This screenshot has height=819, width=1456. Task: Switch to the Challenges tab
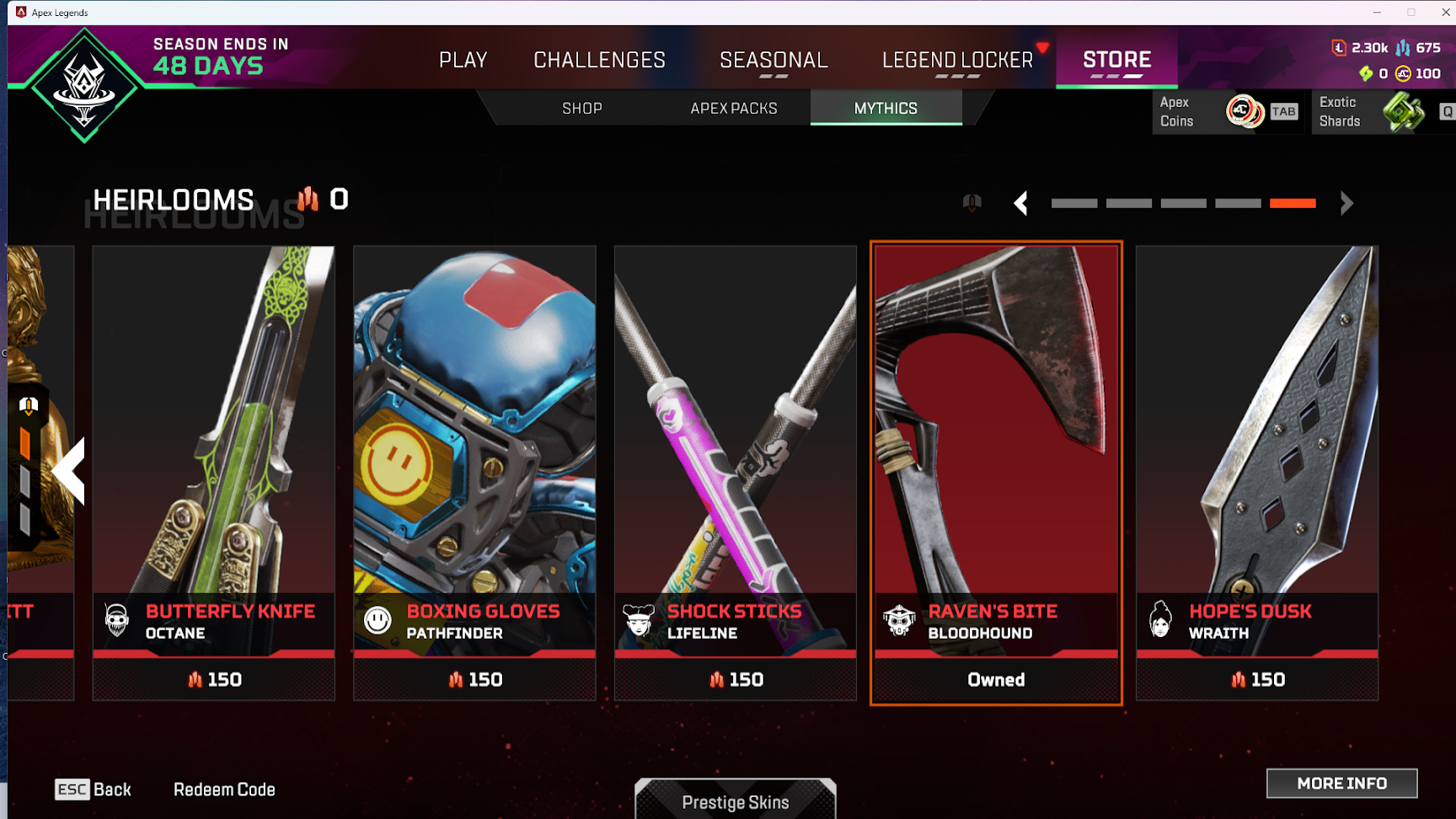pos(599,60)
